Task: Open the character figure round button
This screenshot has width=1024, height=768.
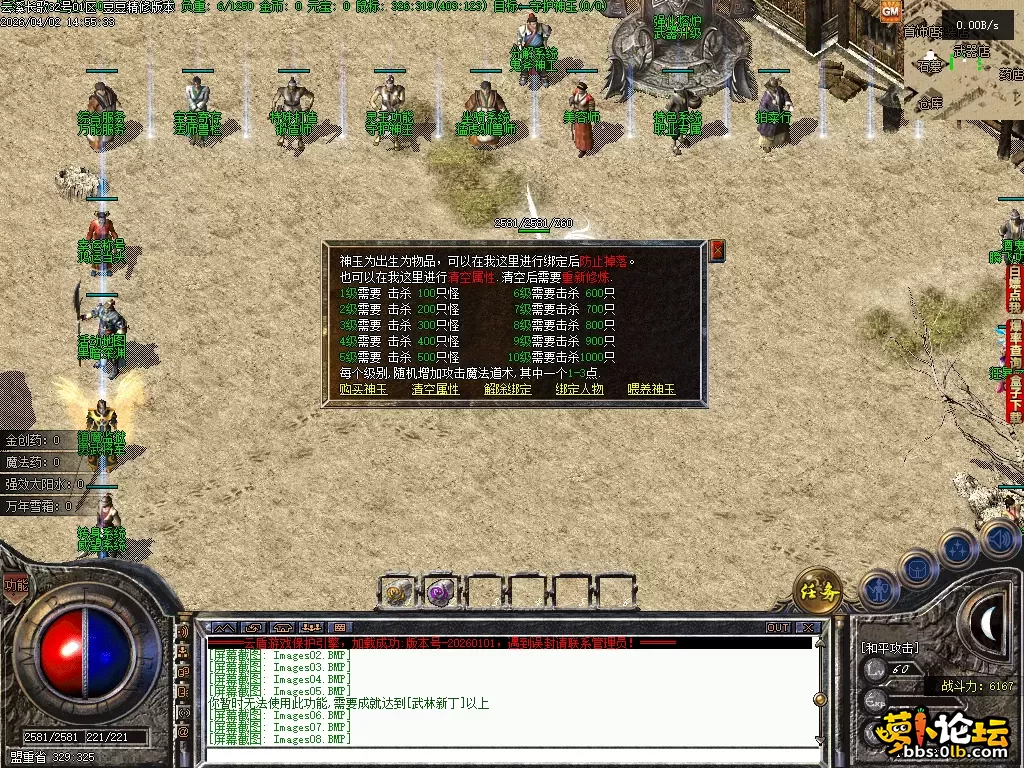Action: click(876, 589)
